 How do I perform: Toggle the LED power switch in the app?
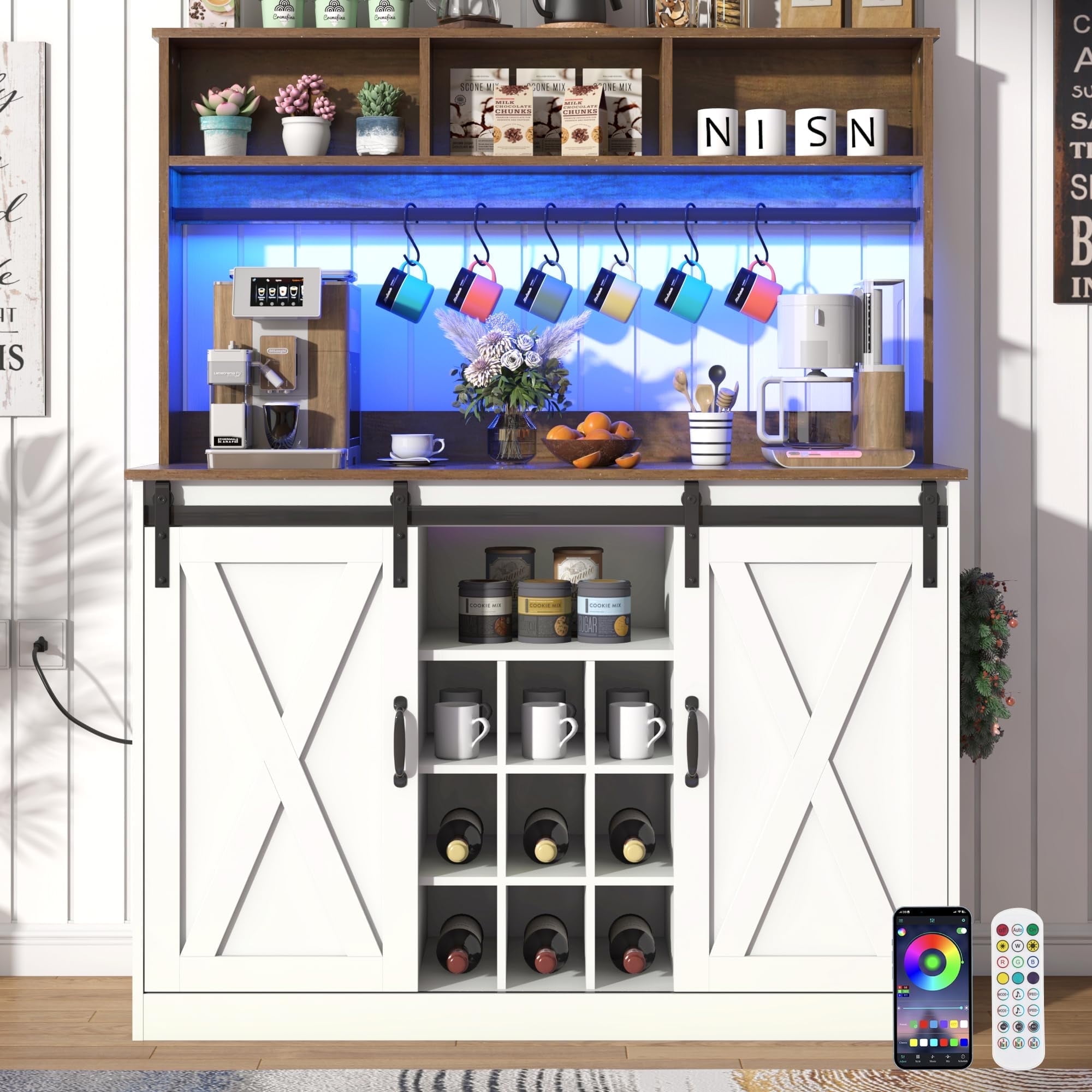[962, 931]
